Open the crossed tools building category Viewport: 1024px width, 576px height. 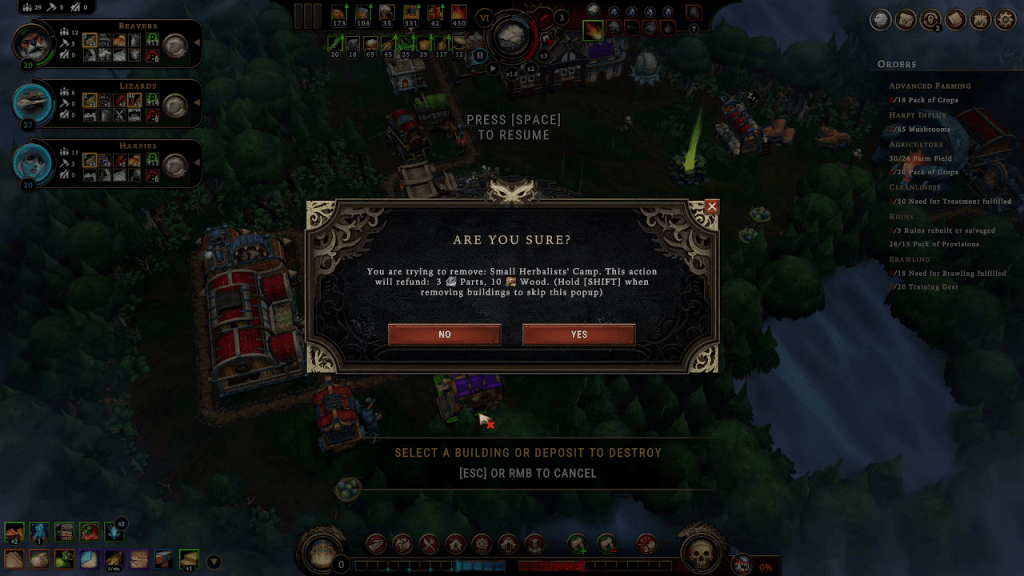click(429, 544)
